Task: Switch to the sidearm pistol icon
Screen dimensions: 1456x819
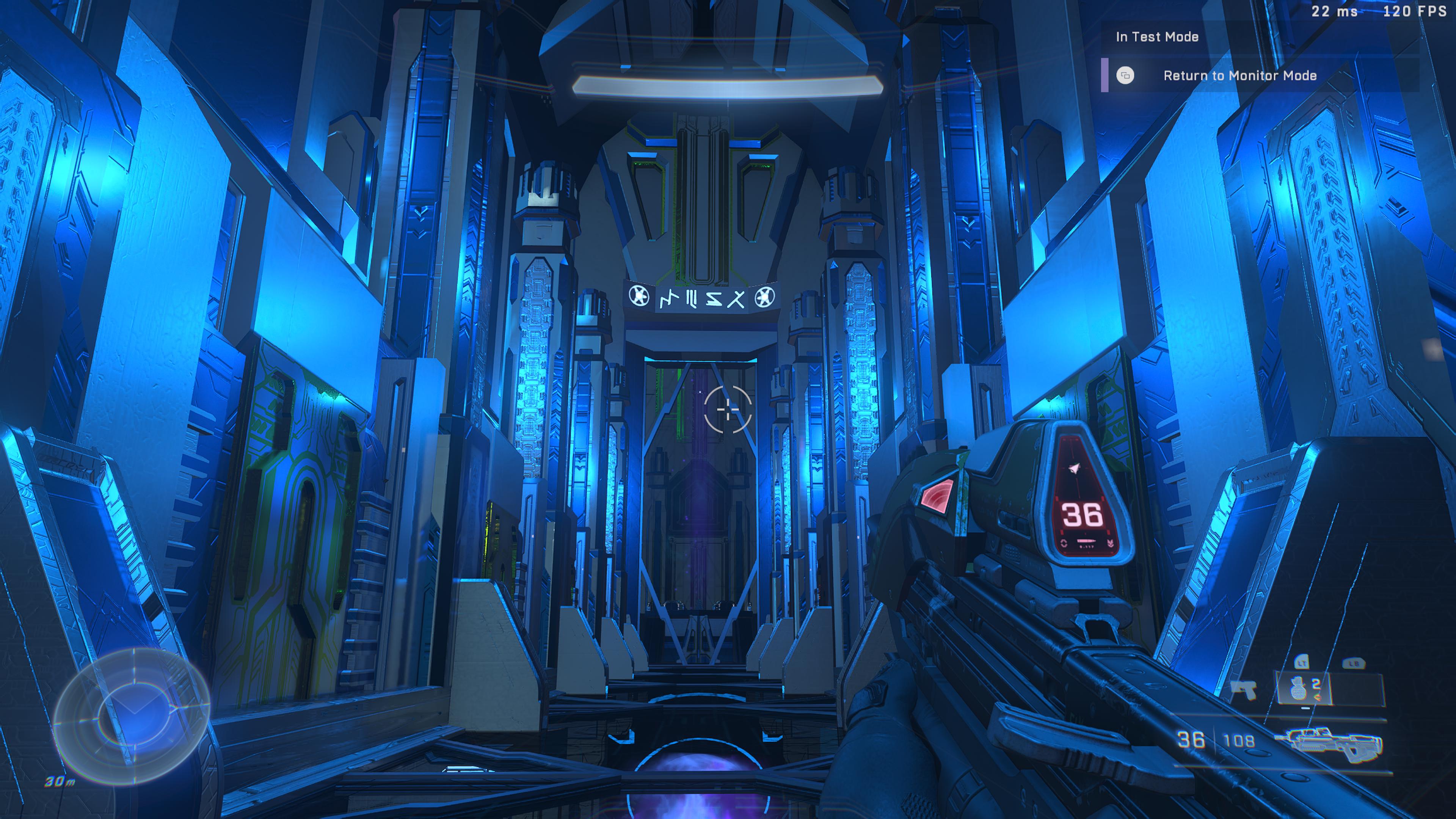Action: click(x=1243, y=689)
